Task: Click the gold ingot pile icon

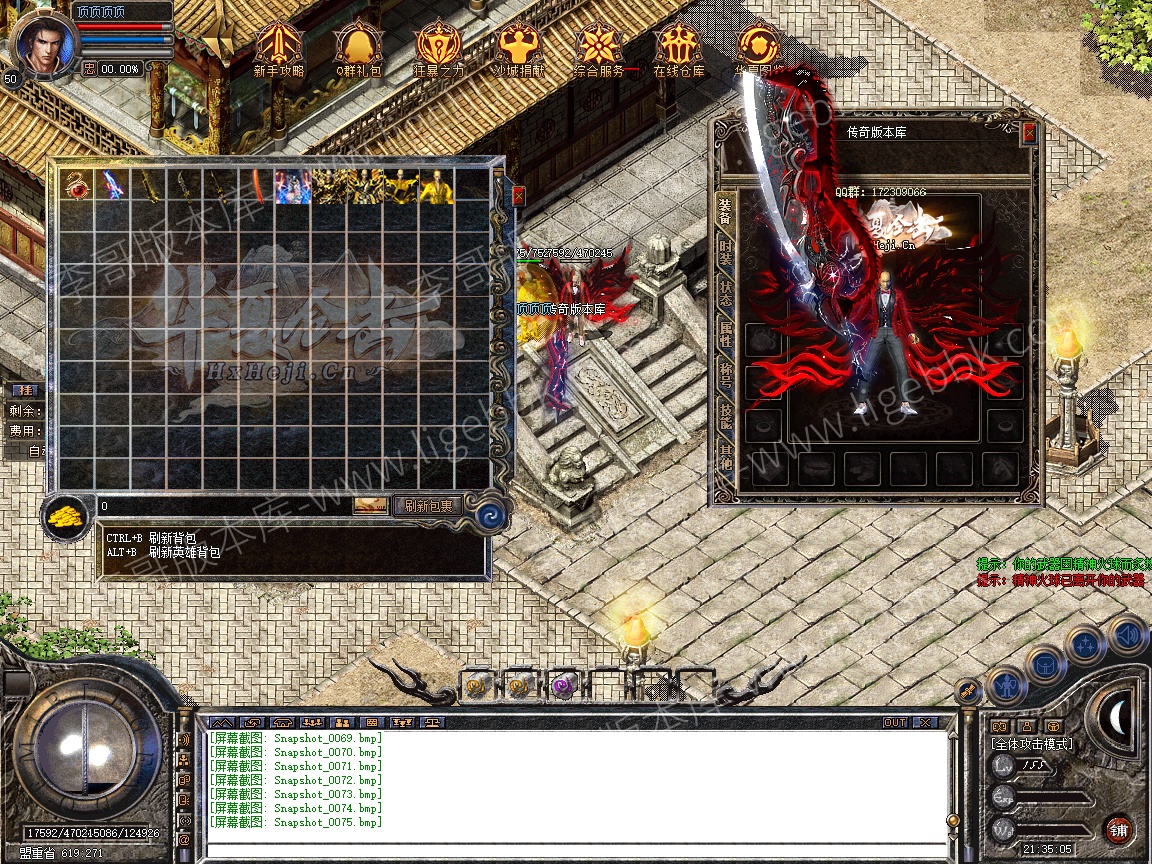Action: point(67,517)
